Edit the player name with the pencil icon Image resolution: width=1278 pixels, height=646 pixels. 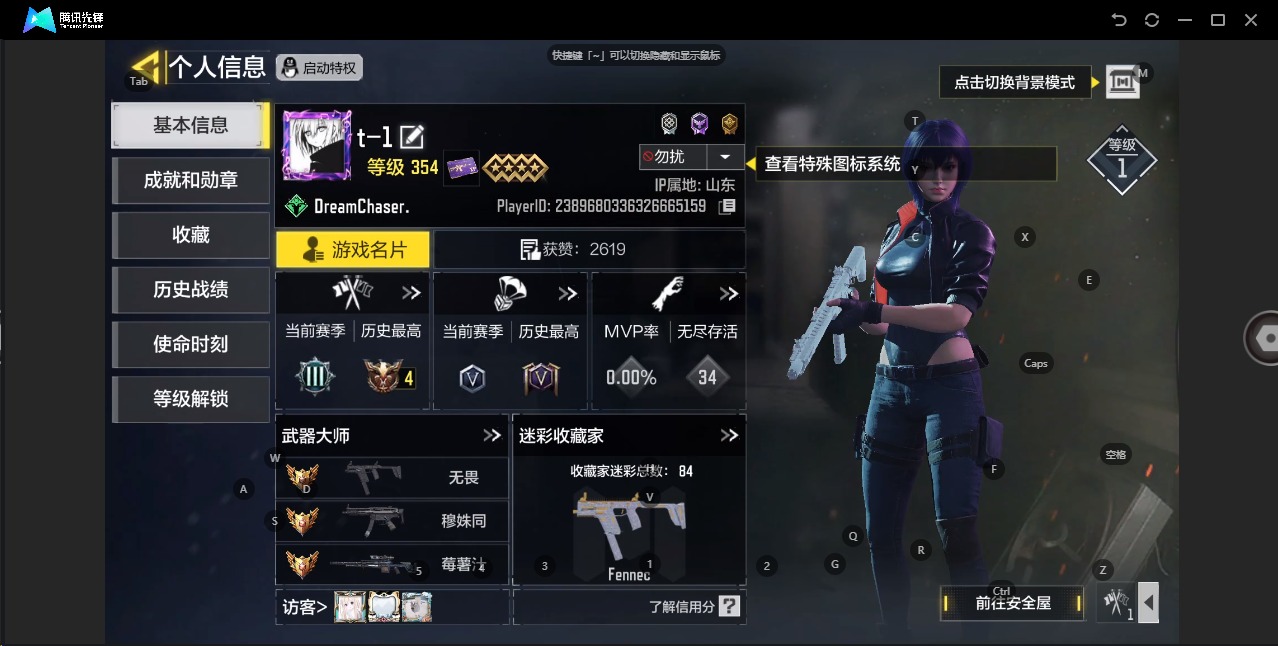click(412, 137)
